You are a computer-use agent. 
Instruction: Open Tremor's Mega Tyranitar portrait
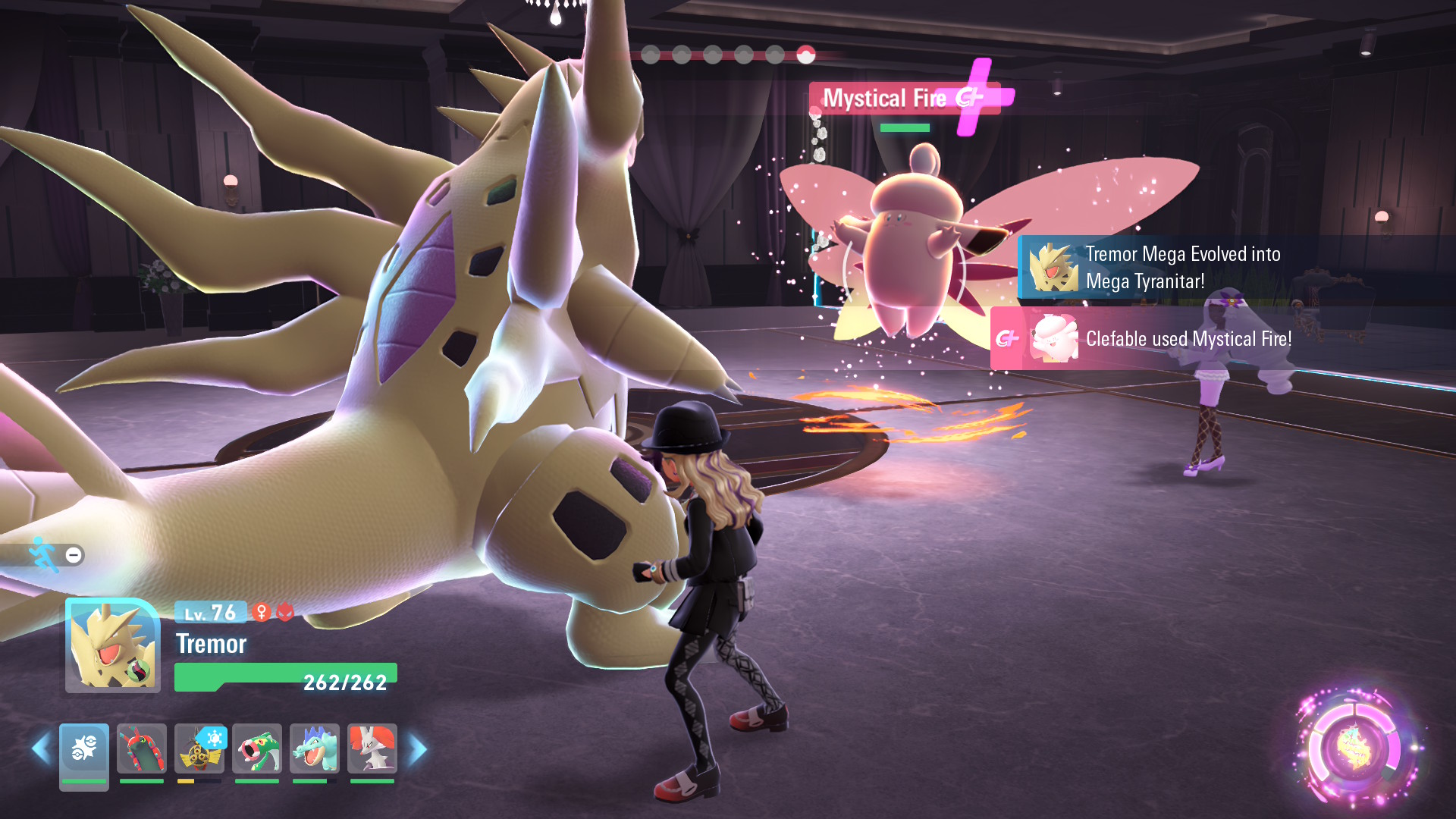pyautogui.click(x=113, y=646)
